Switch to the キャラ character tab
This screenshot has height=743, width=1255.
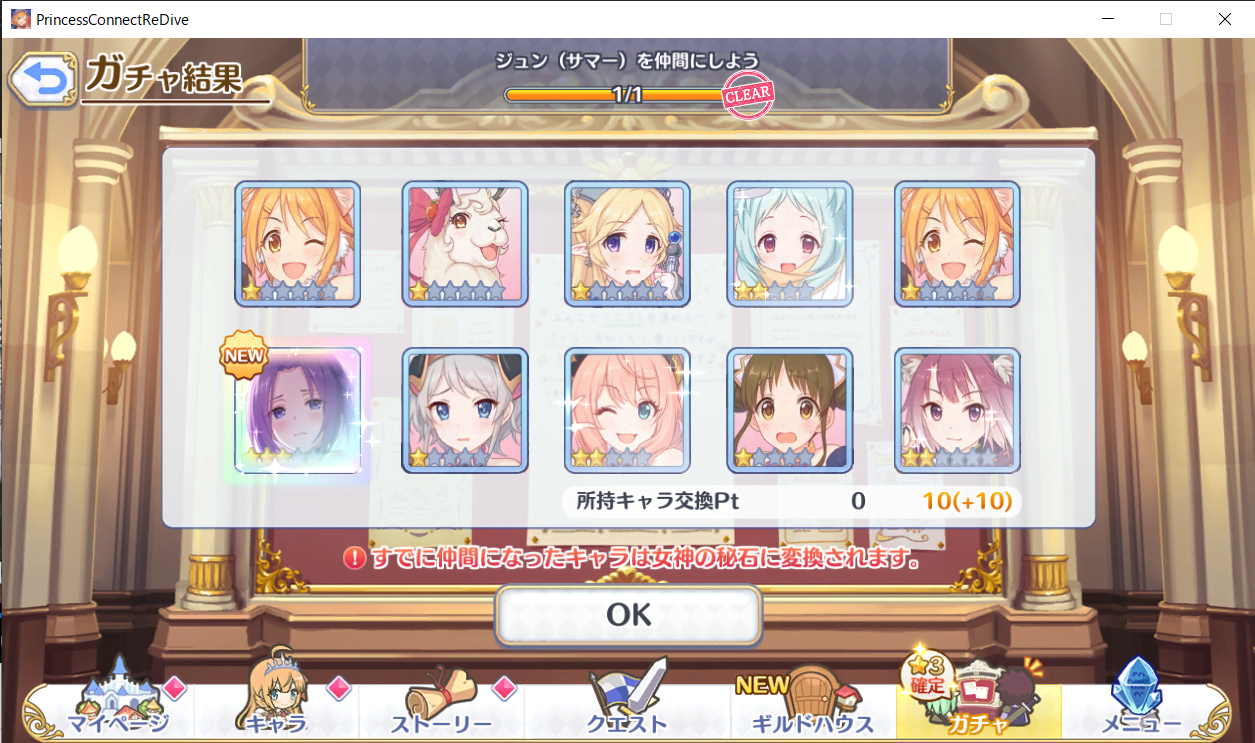(x=276, y=704)
